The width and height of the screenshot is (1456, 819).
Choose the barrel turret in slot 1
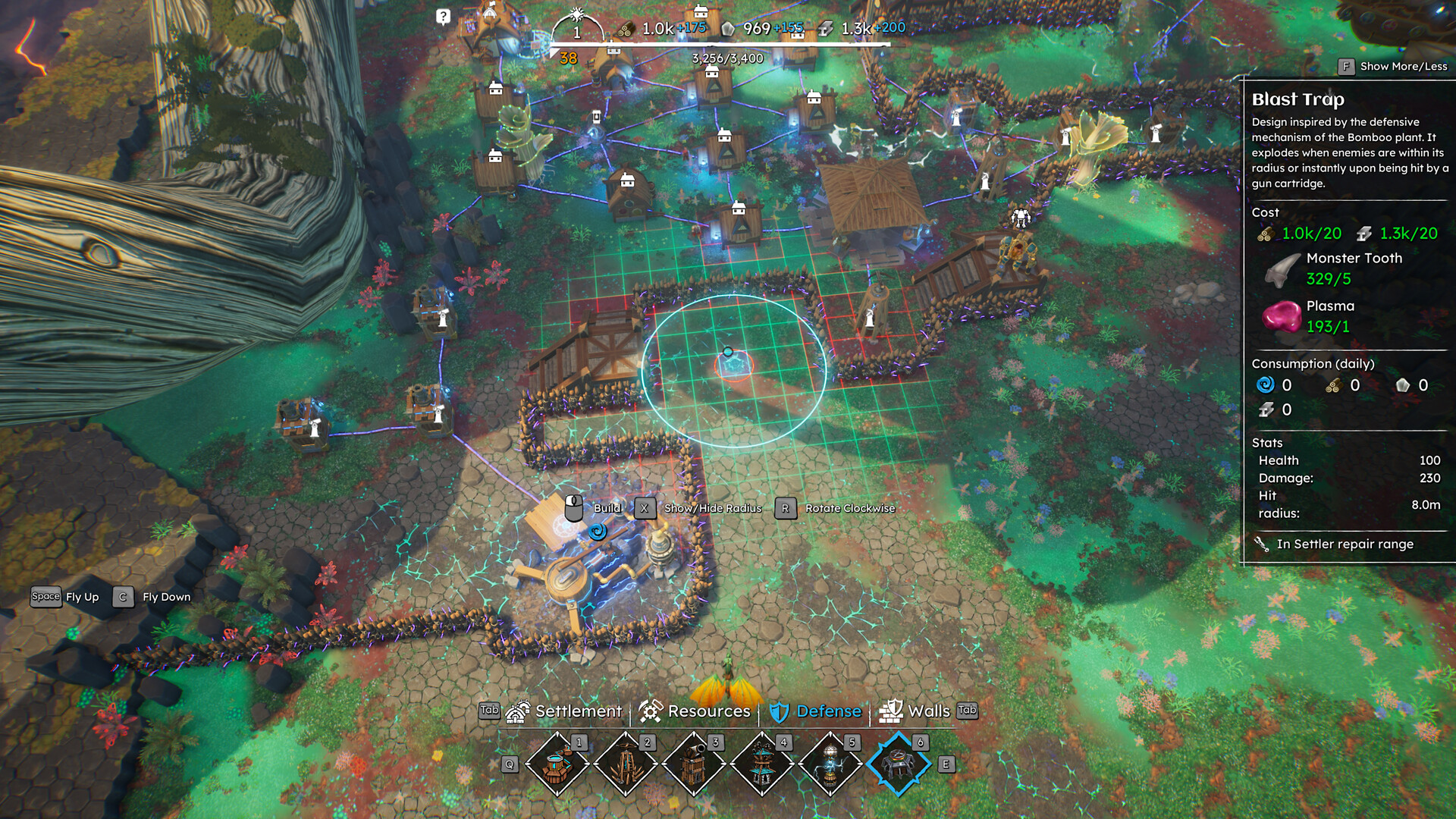coord(557,764)
